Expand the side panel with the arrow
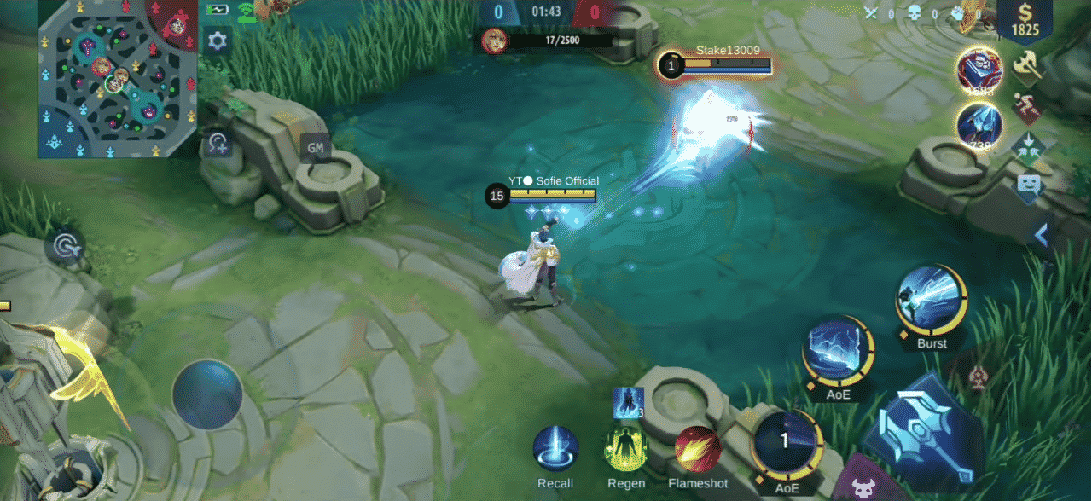1091x501 pixels. [1041, 235]
